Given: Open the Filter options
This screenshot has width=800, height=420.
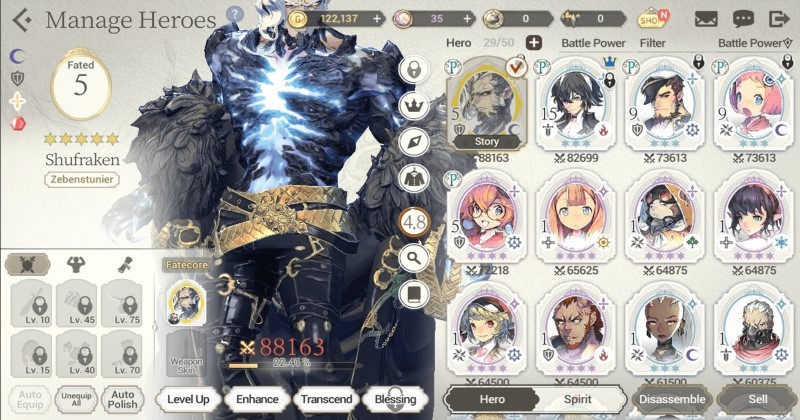Looking at the screenshot, I should click(653, 43).
